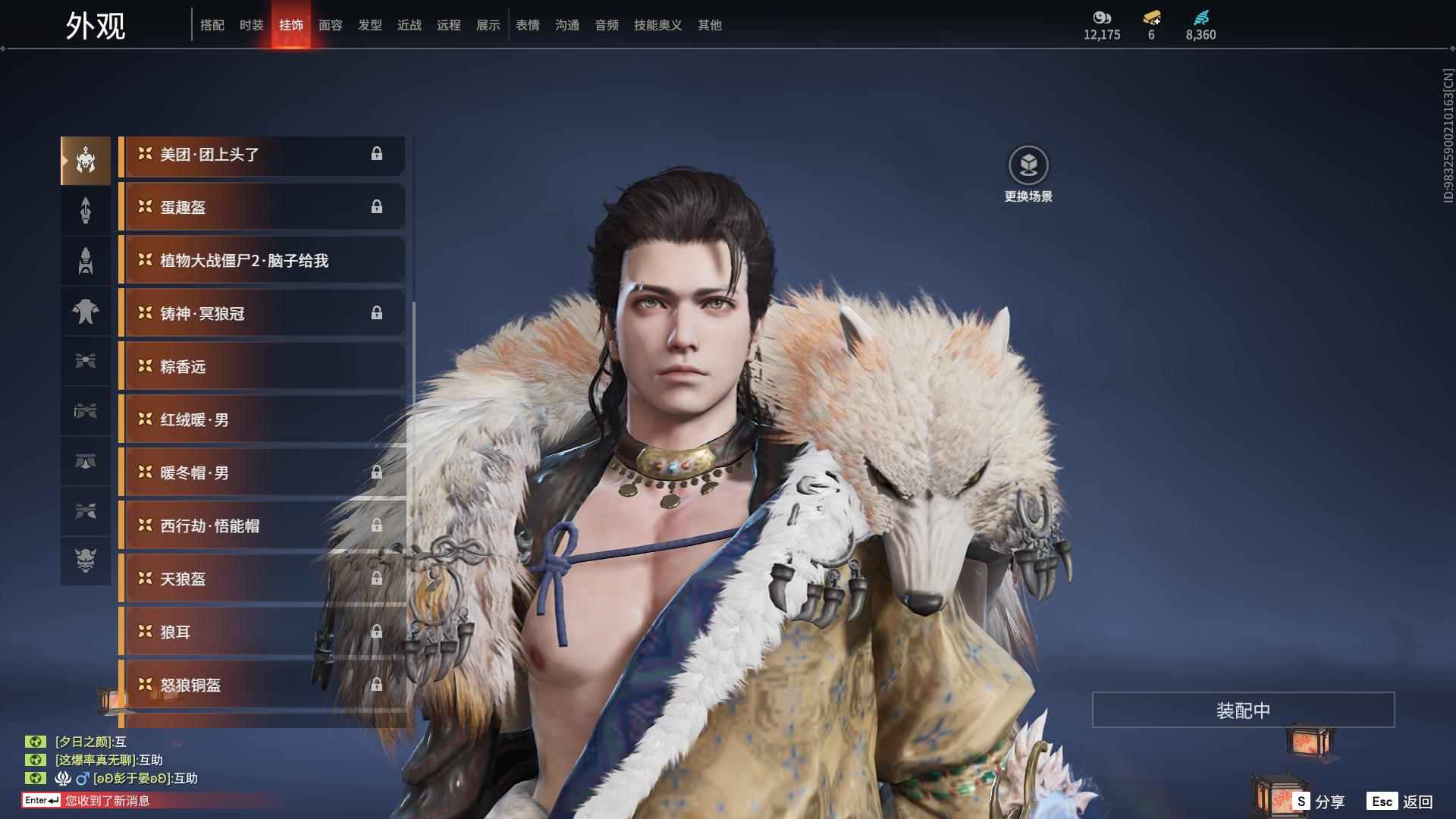Viewport: 1456px width, 819px height.
Task: Click the 更换场景 scene change button
Action: [x=1028, y=174]
